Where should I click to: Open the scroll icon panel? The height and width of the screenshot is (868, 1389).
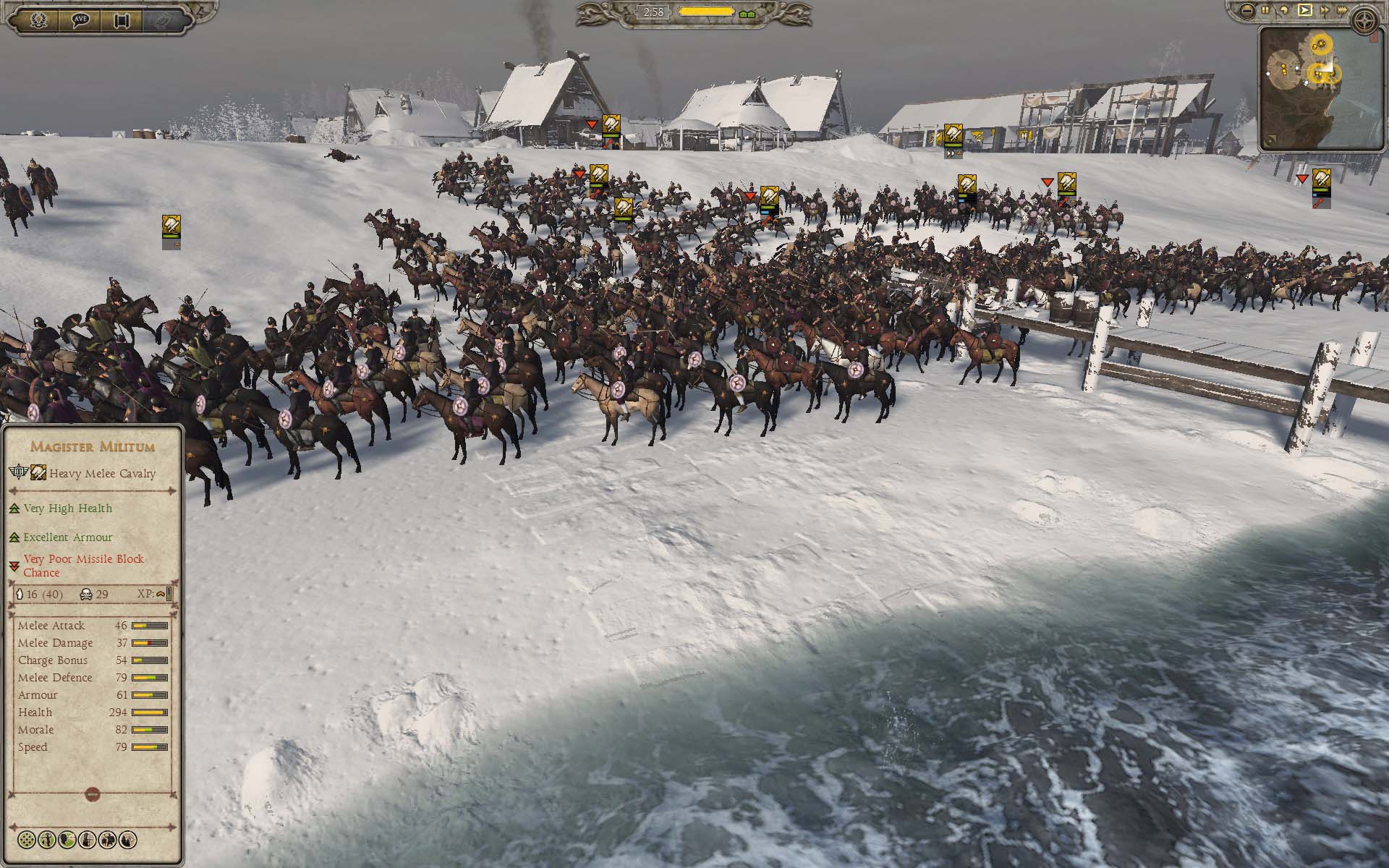[x=122, y=20]
